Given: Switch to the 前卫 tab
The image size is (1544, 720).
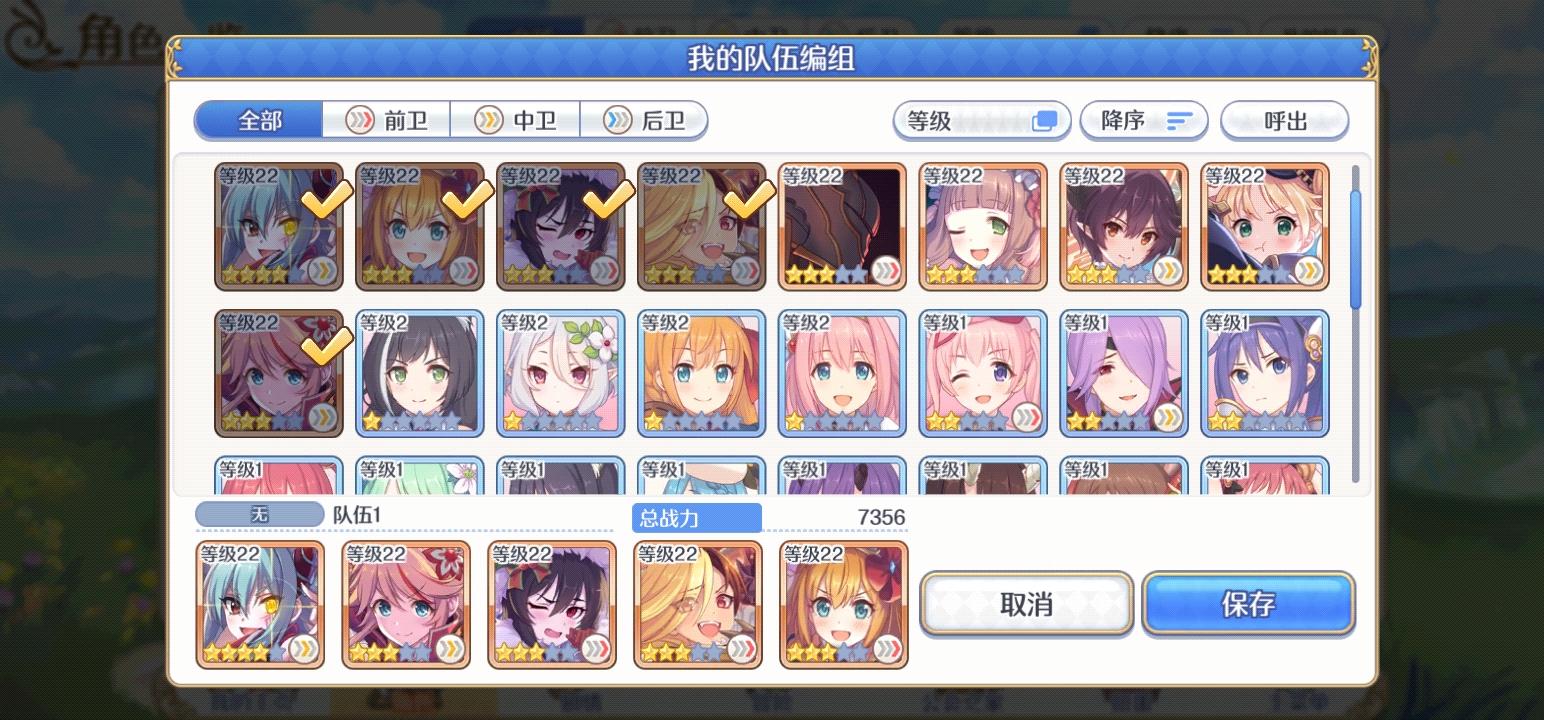Looking at the screenshot, I should tap(387, 120).
